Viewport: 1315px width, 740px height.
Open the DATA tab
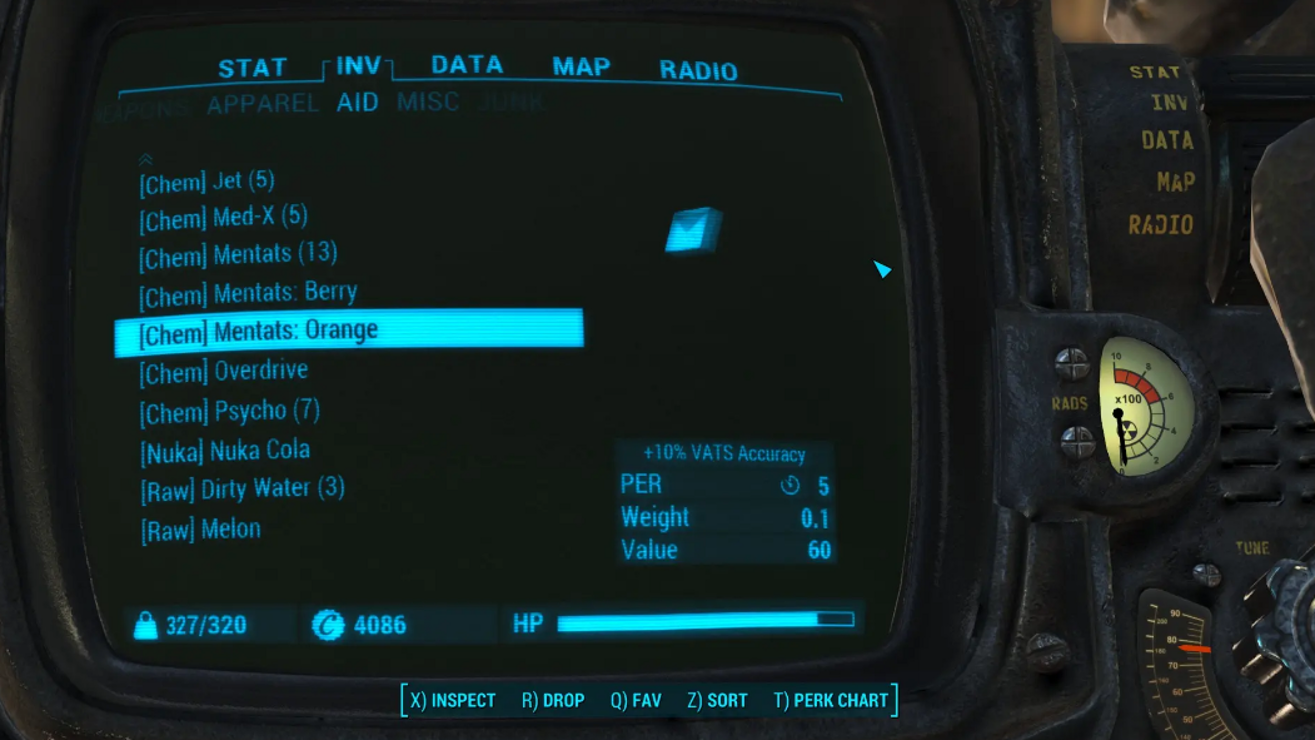coord(466,65)
